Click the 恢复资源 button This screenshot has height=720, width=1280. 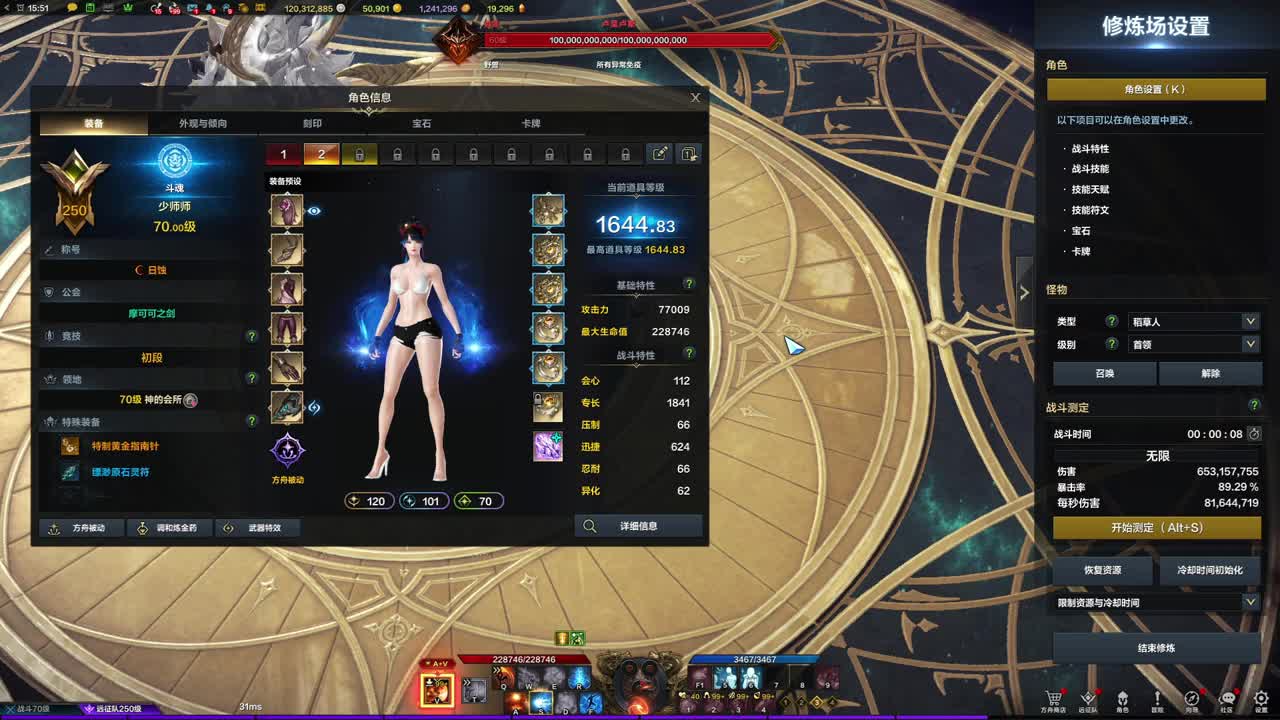tap(1103, 570)
